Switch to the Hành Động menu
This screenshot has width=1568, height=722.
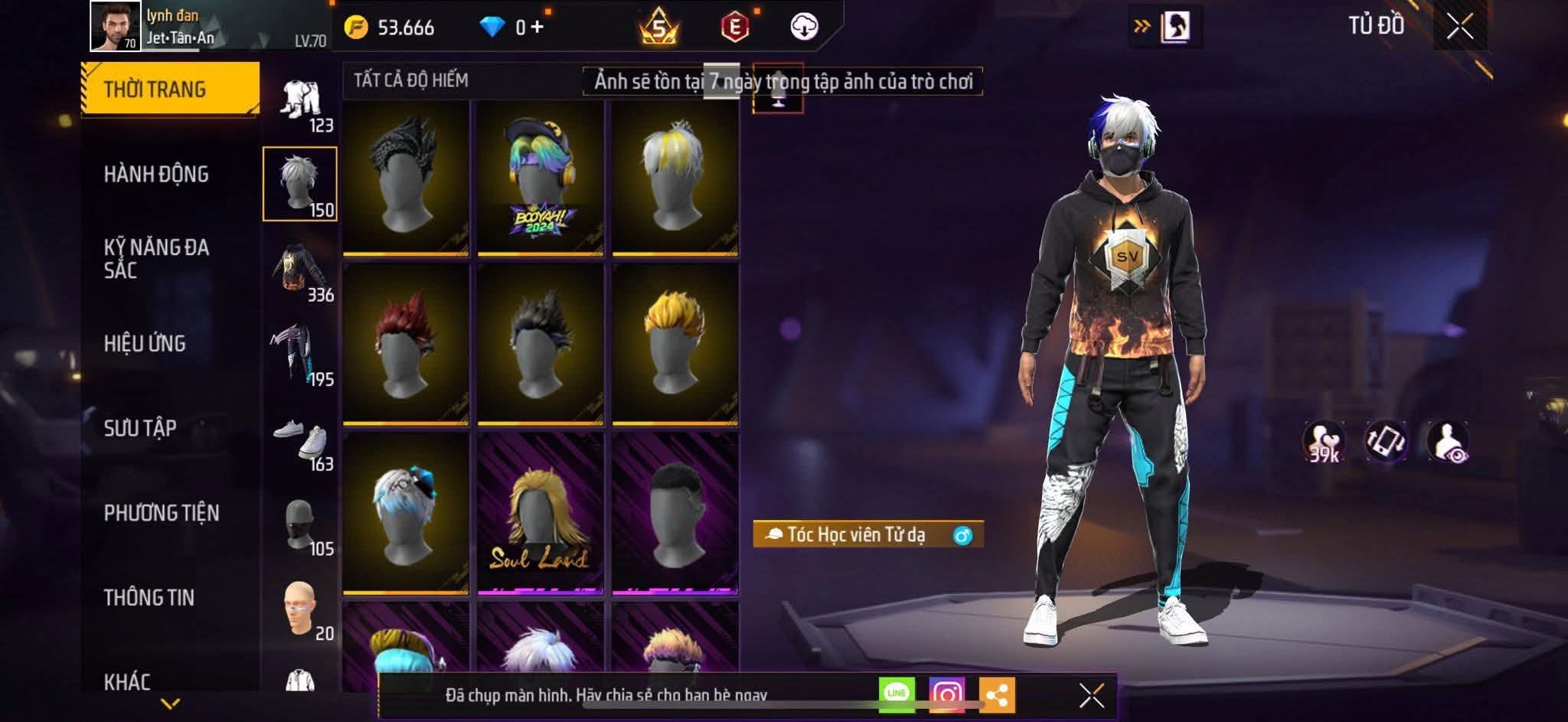(x=156, y=174)
